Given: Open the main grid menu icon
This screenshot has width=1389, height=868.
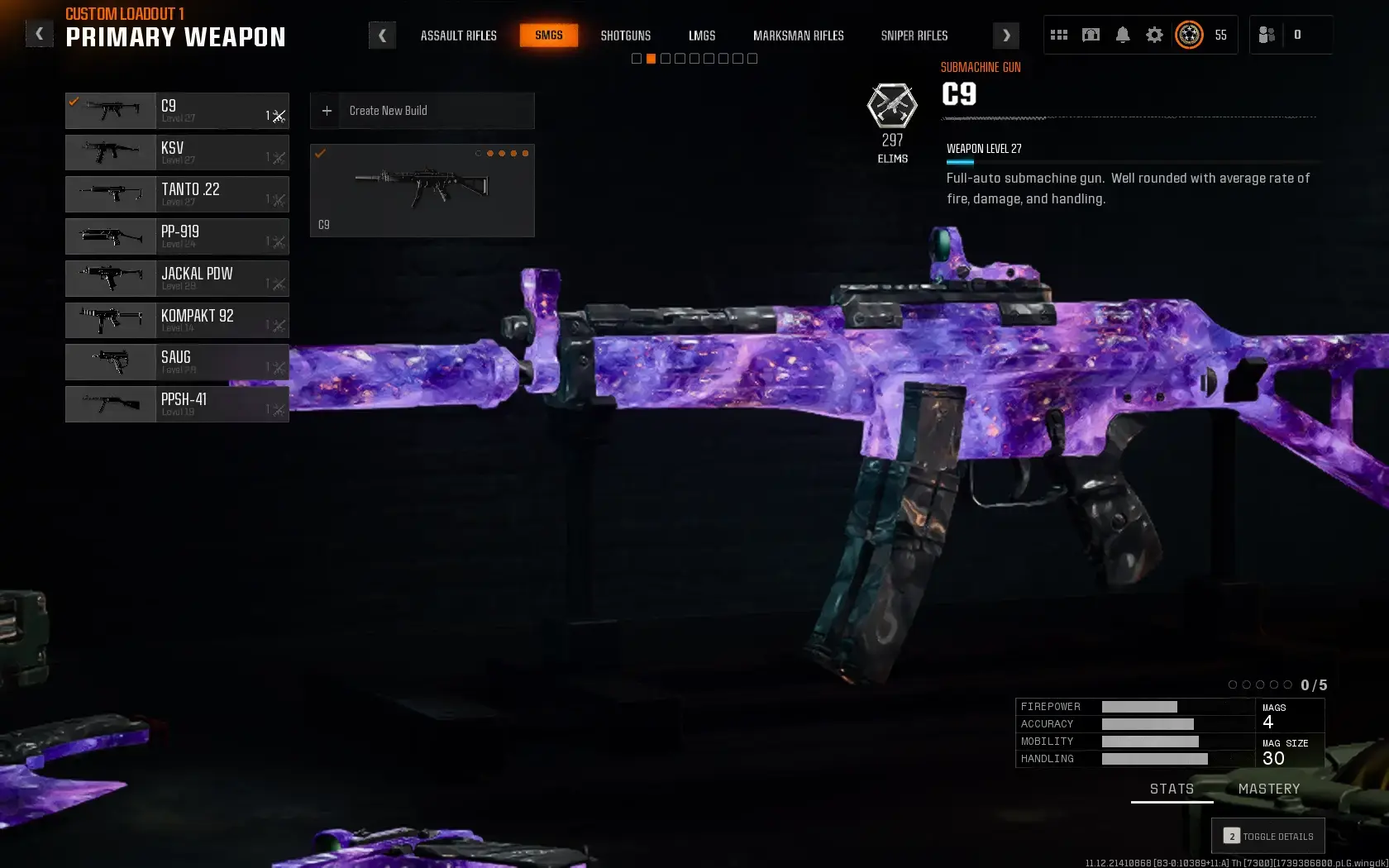Looking at the screenshot, I should [1058, 35].
